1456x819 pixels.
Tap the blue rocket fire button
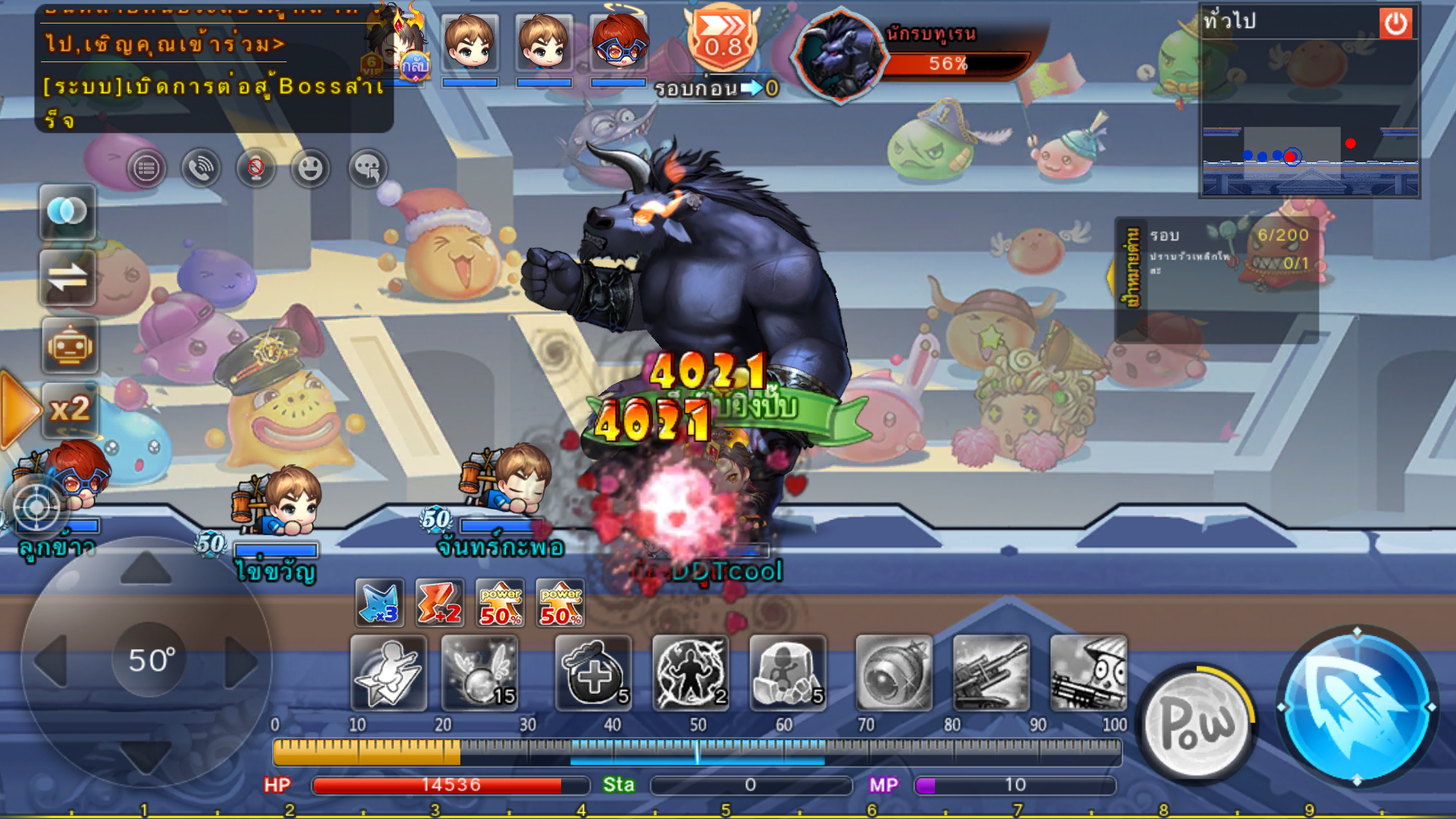(x=1356, y=707)
